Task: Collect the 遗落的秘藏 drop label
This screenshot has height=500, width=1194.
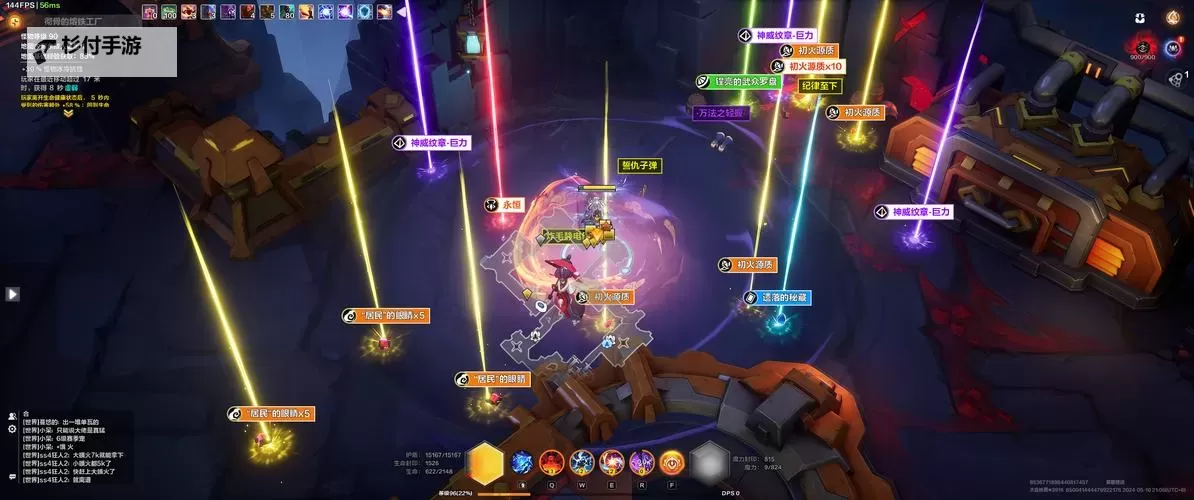Action: tap(776, 297)
